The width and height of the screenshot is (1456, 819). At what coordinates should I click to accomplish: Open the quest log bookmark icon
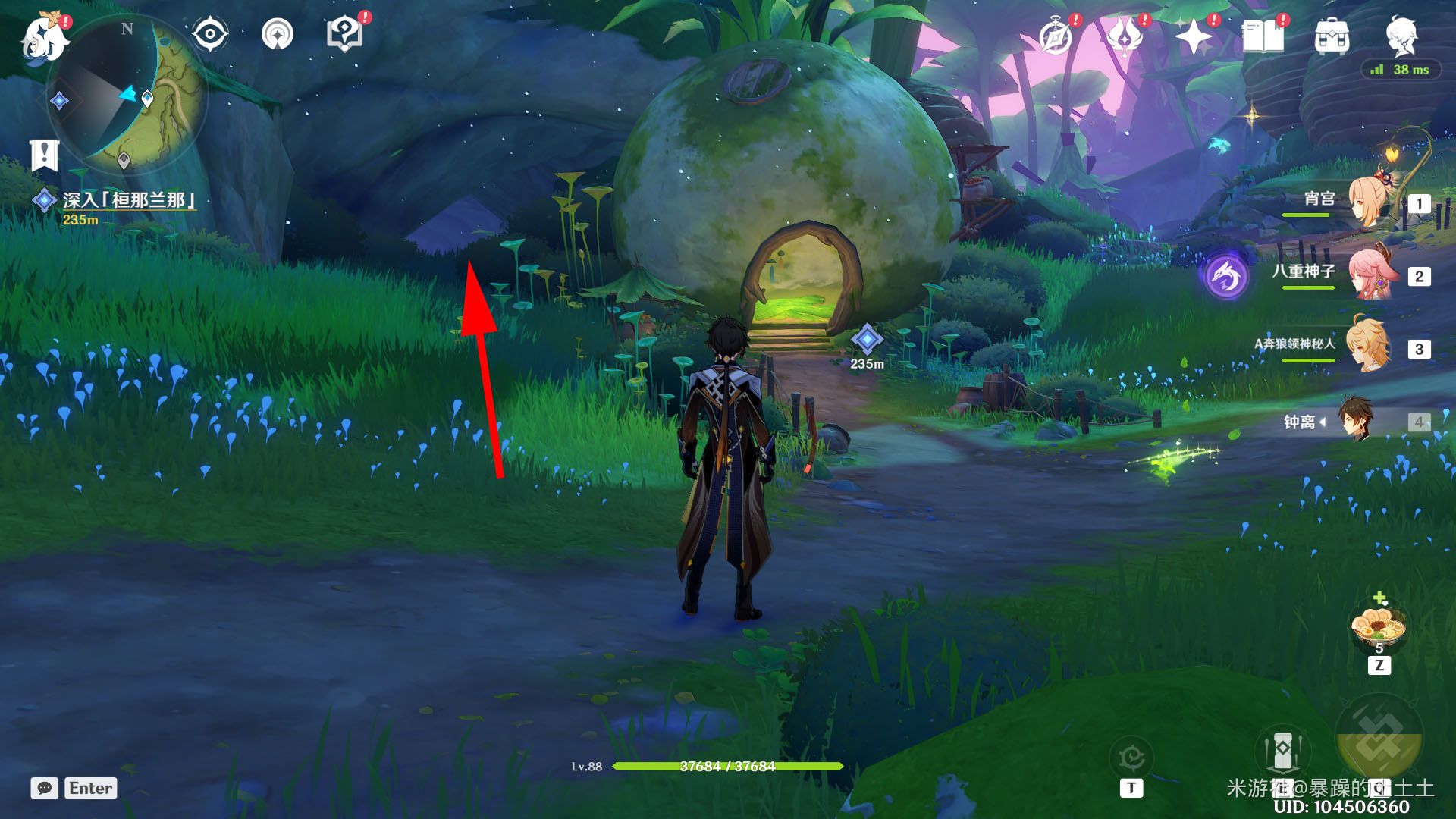click(x=44, y=155)
